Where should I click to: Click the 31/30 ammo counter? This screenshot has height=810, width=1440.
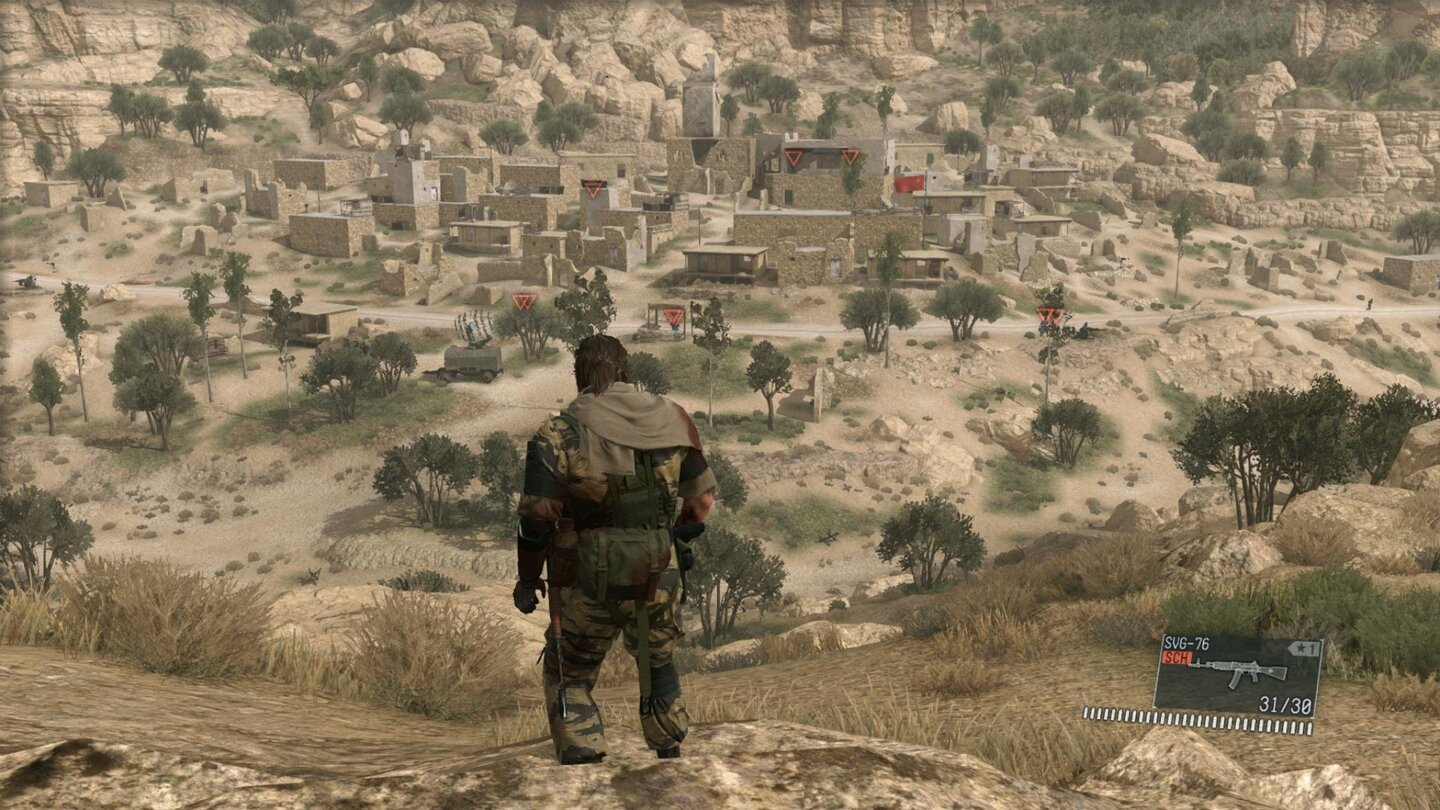pos(1285,703)
